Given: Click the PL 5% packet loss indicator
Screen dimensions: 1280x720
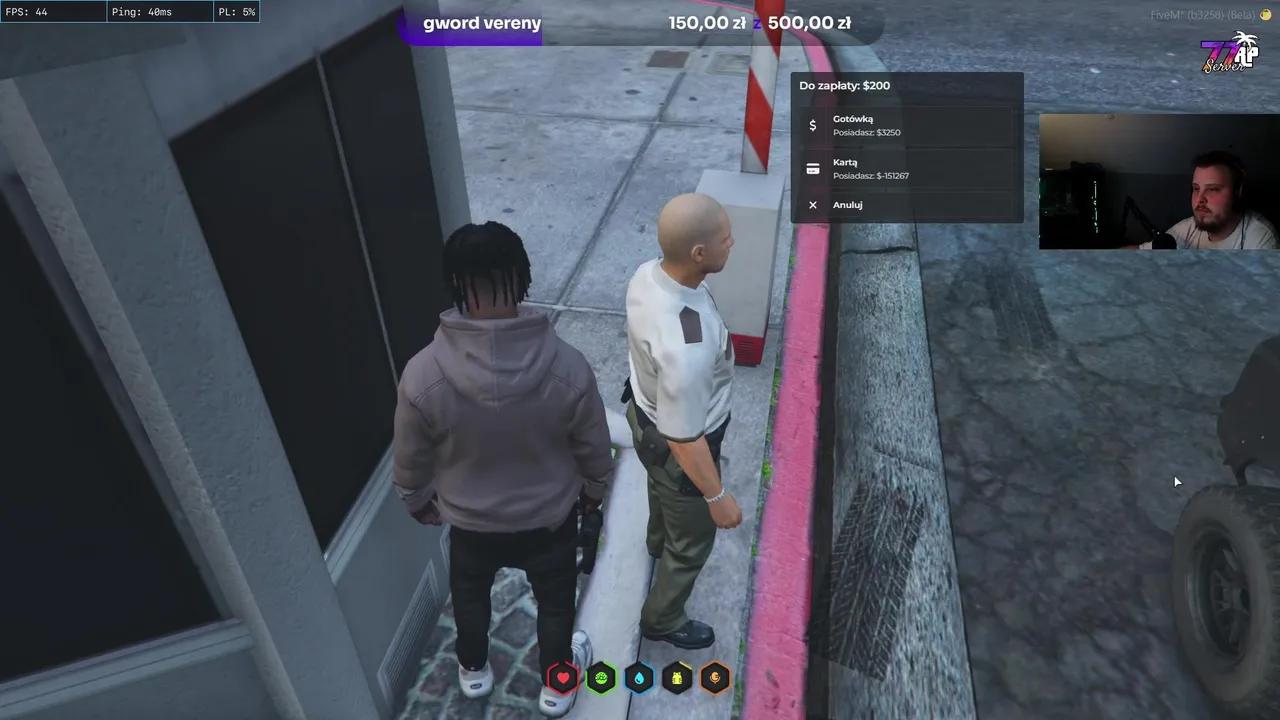Looking at the screenshot, I should (236, 11).
